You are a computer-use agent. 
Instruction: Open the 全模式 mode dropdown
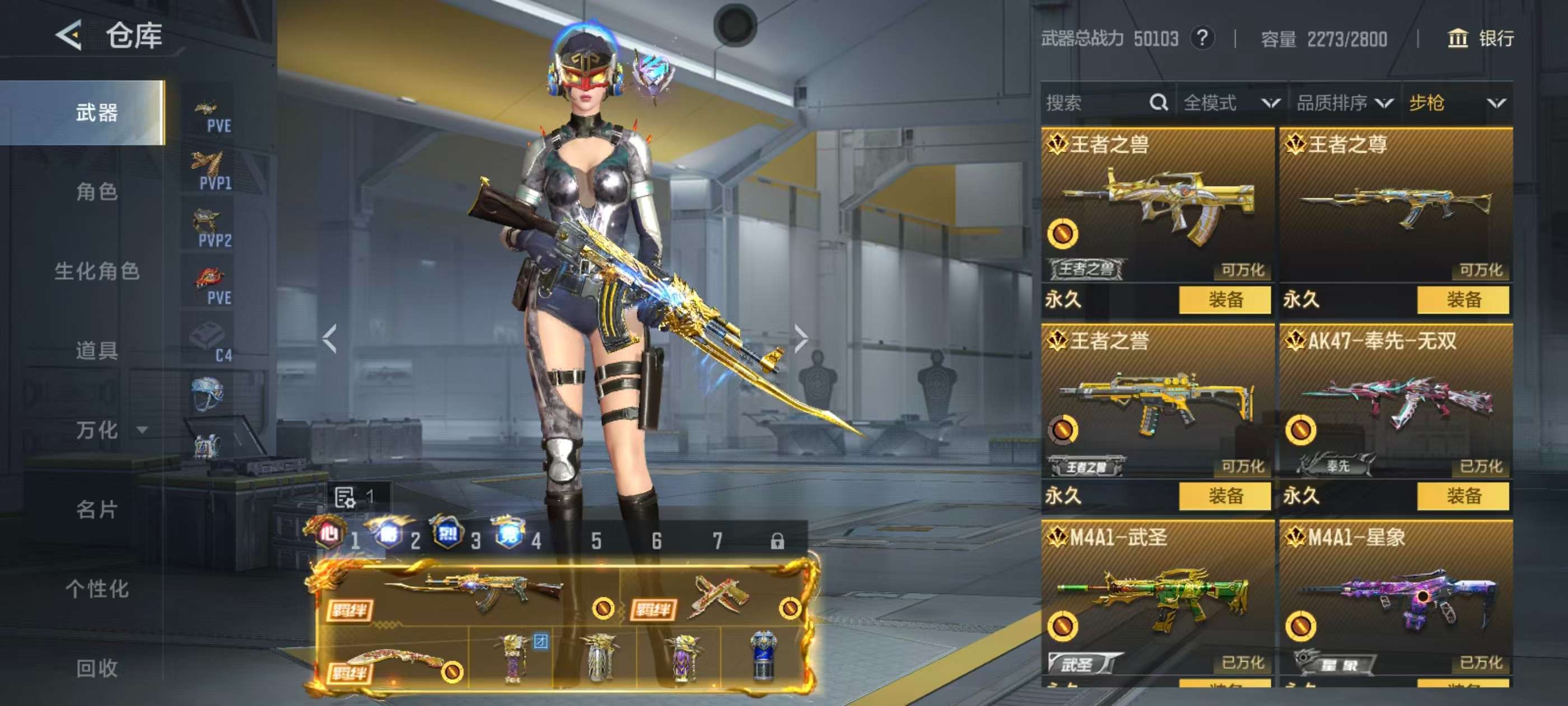[1231, 103]
